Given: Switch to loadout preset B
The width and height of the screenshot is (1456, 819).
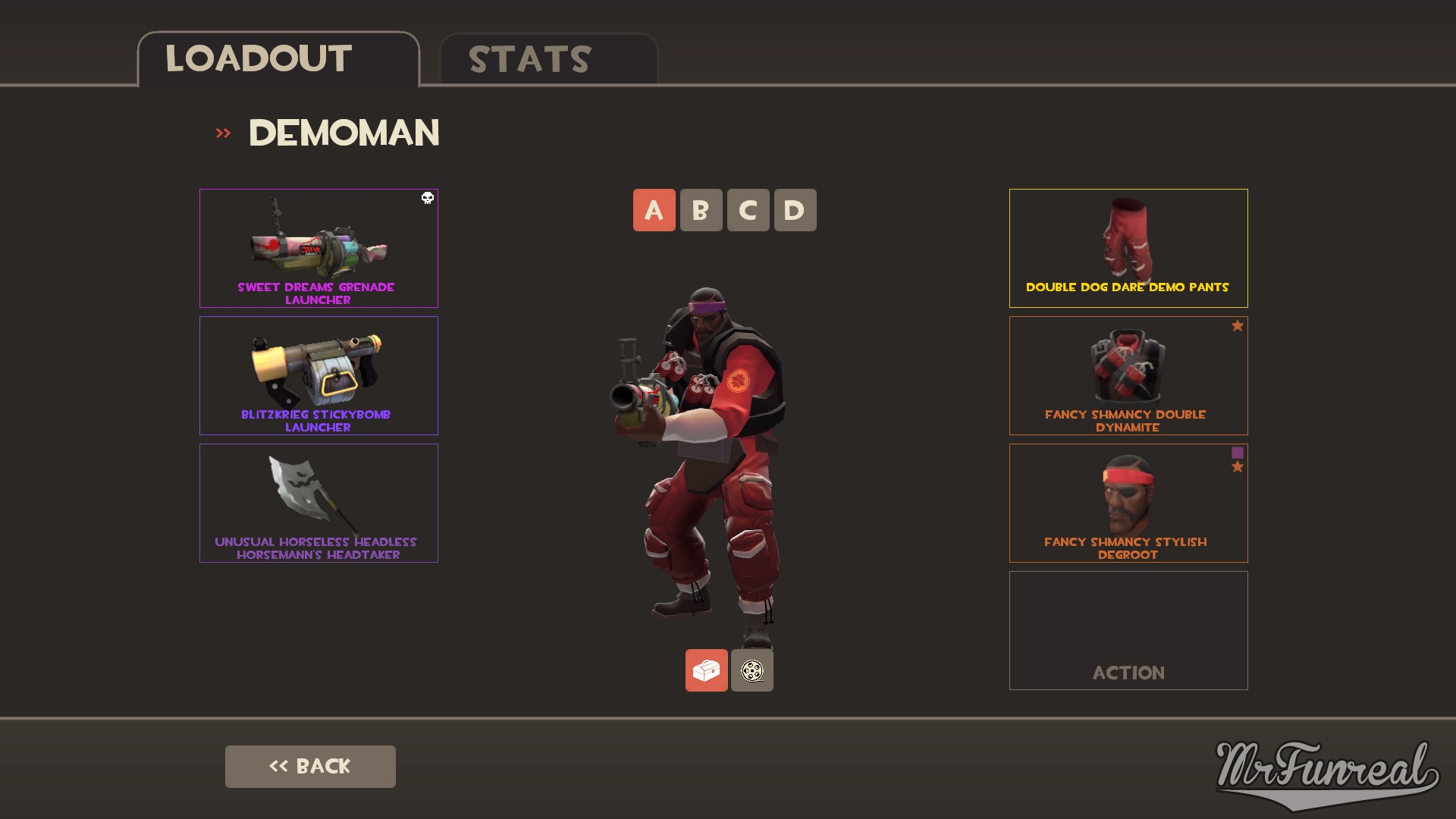Looking at the screenshot, I should tap(701, 210).
